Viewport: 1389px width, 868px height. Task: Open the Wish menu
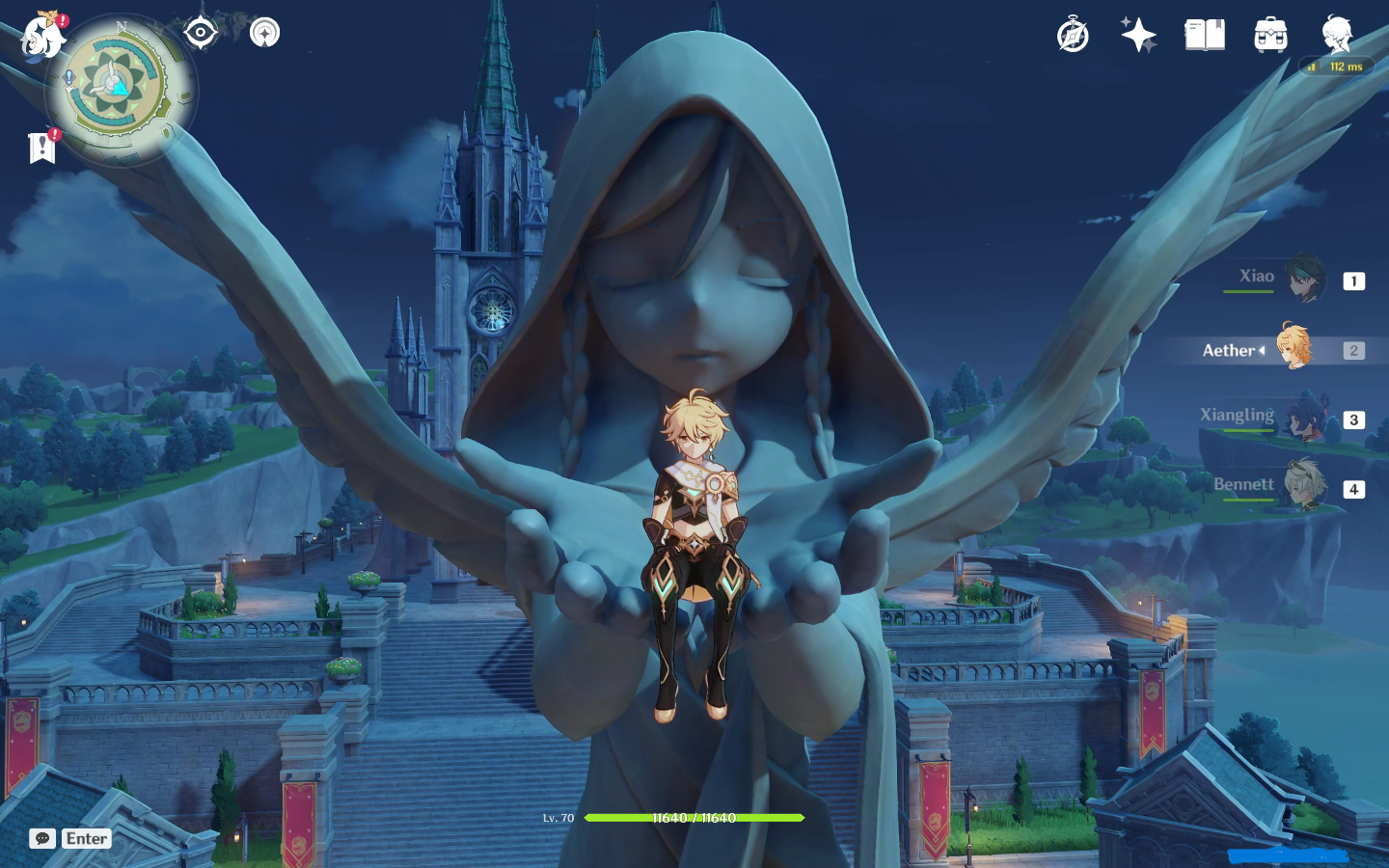pyautogui.click(x=1138, y=35)
